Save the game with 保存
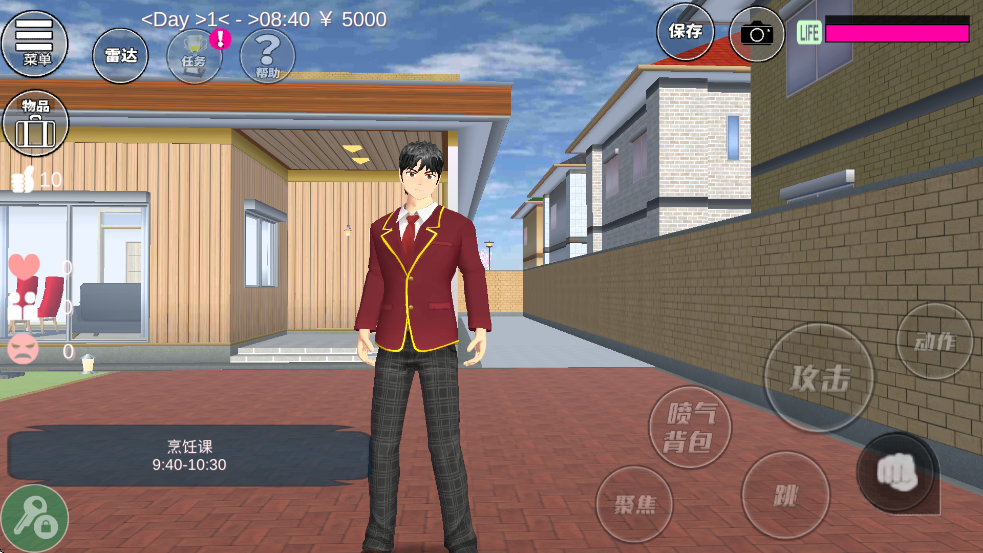 tap(685, 32)
